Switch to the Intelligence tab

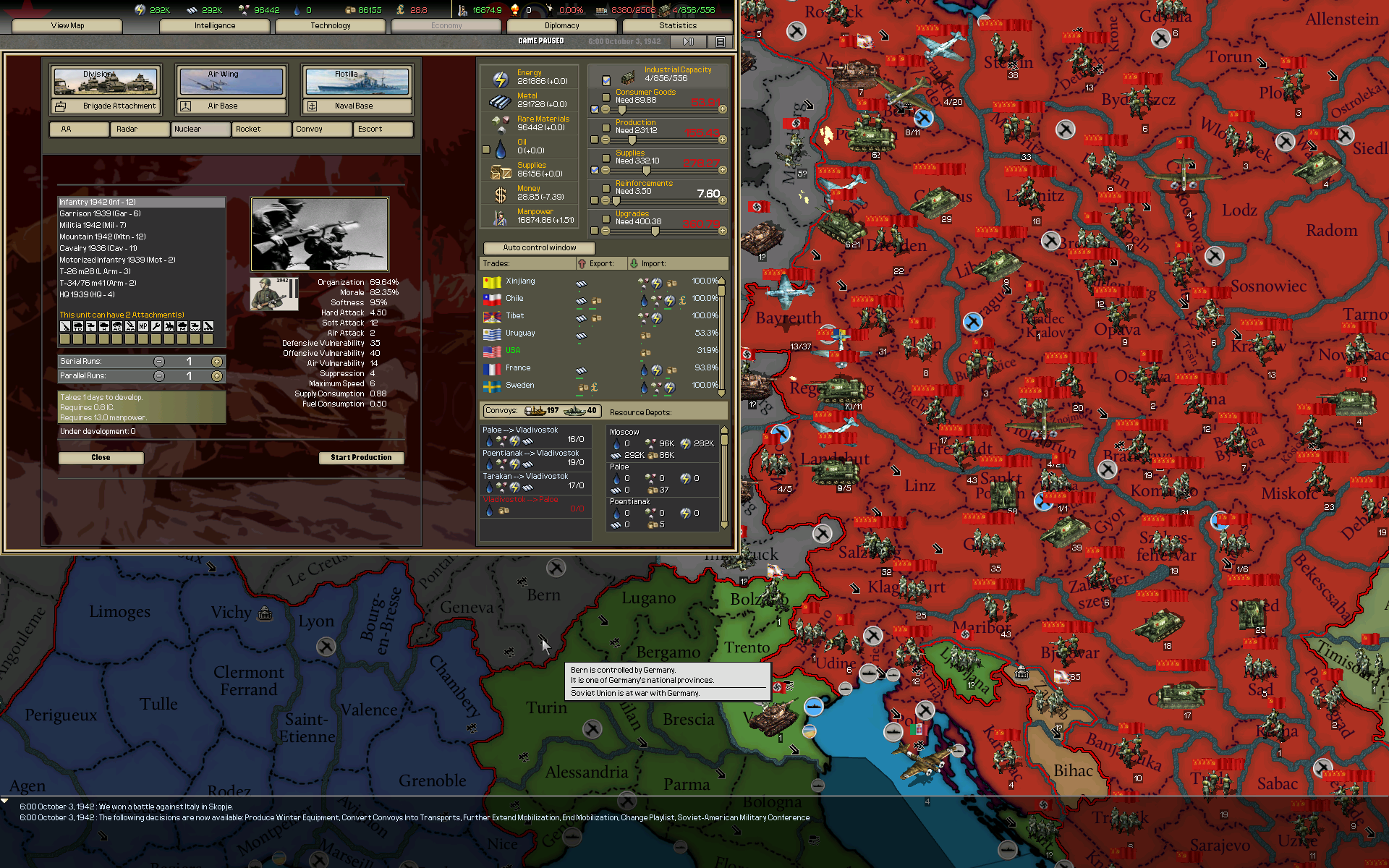(x=215, y=26)
